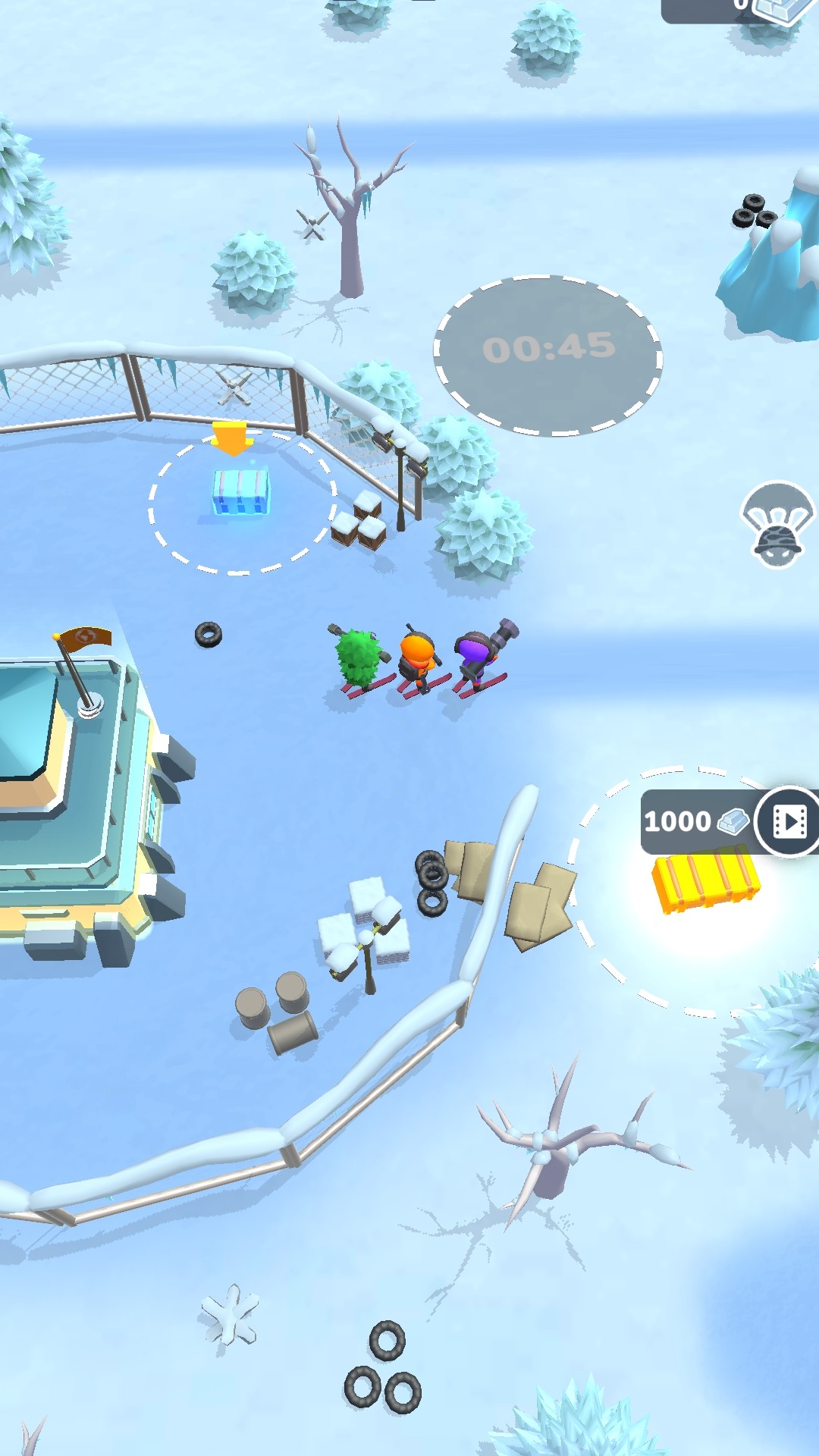Tap the parachute soldier airdrop icon

click(778, 524)
